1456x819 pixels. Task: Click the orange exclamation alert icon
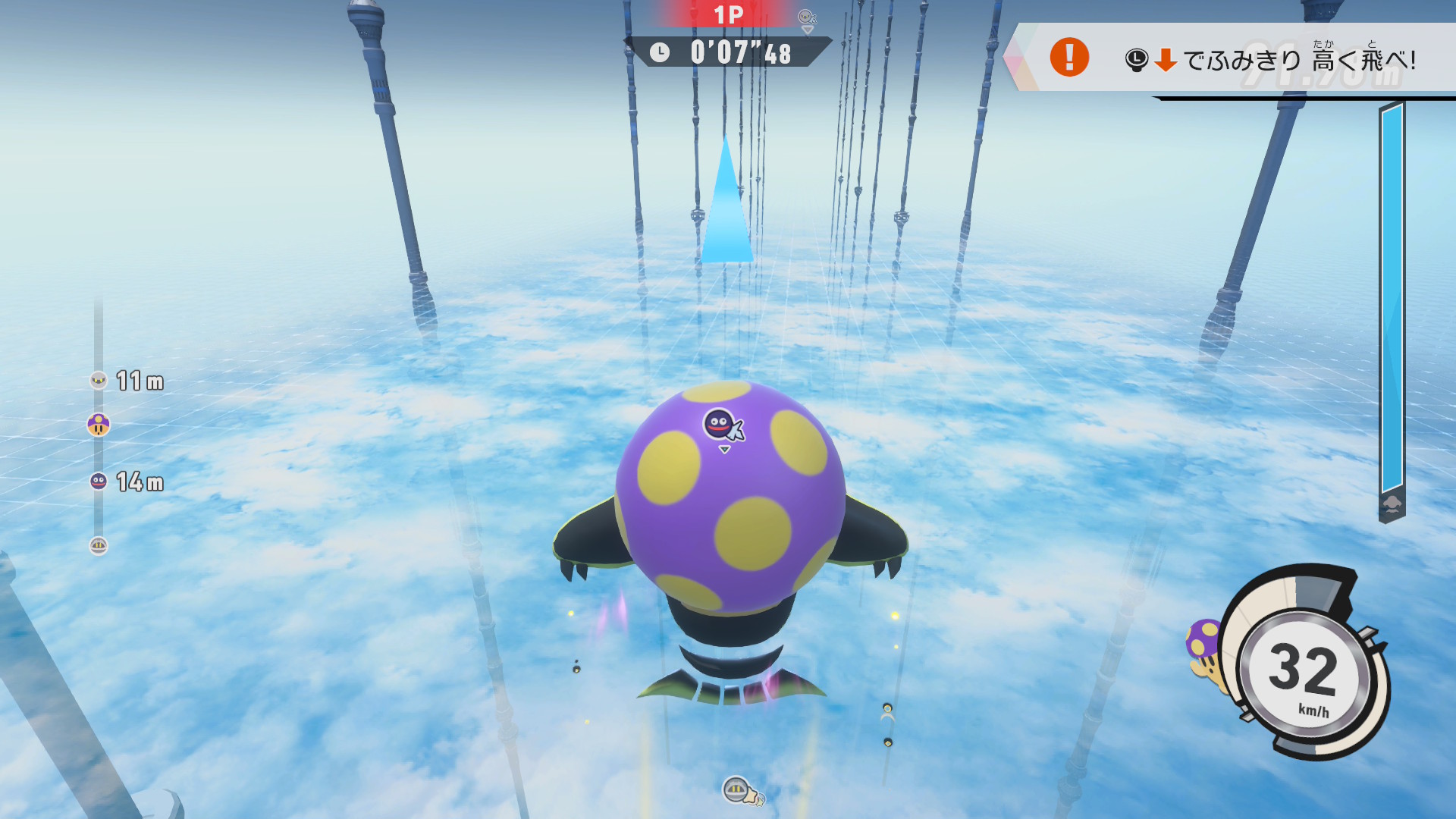[x=1069, y=57]
